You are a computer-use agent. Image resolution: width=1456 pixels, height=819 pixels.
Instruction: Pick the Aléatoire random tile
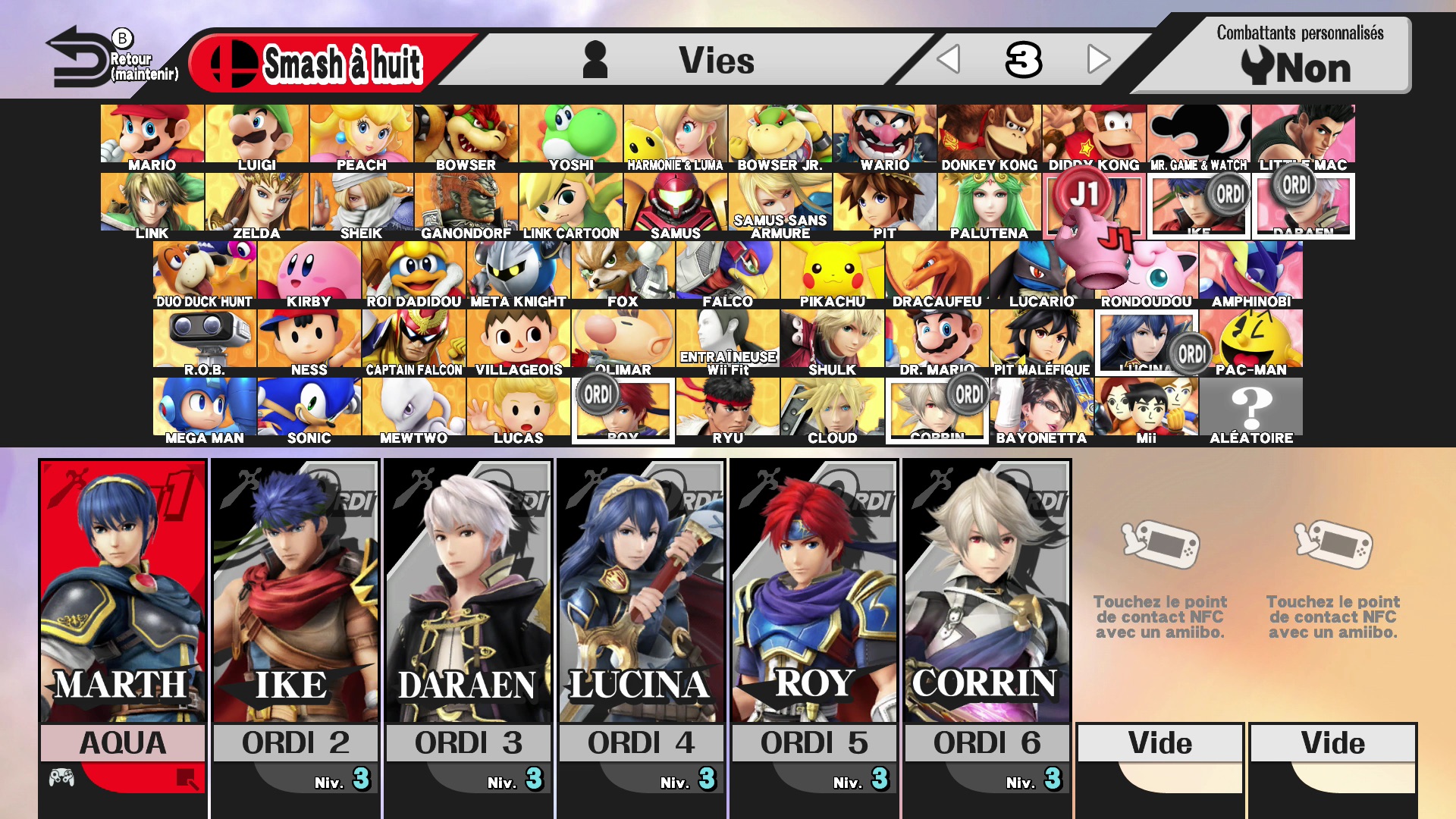click(1251, 409)
